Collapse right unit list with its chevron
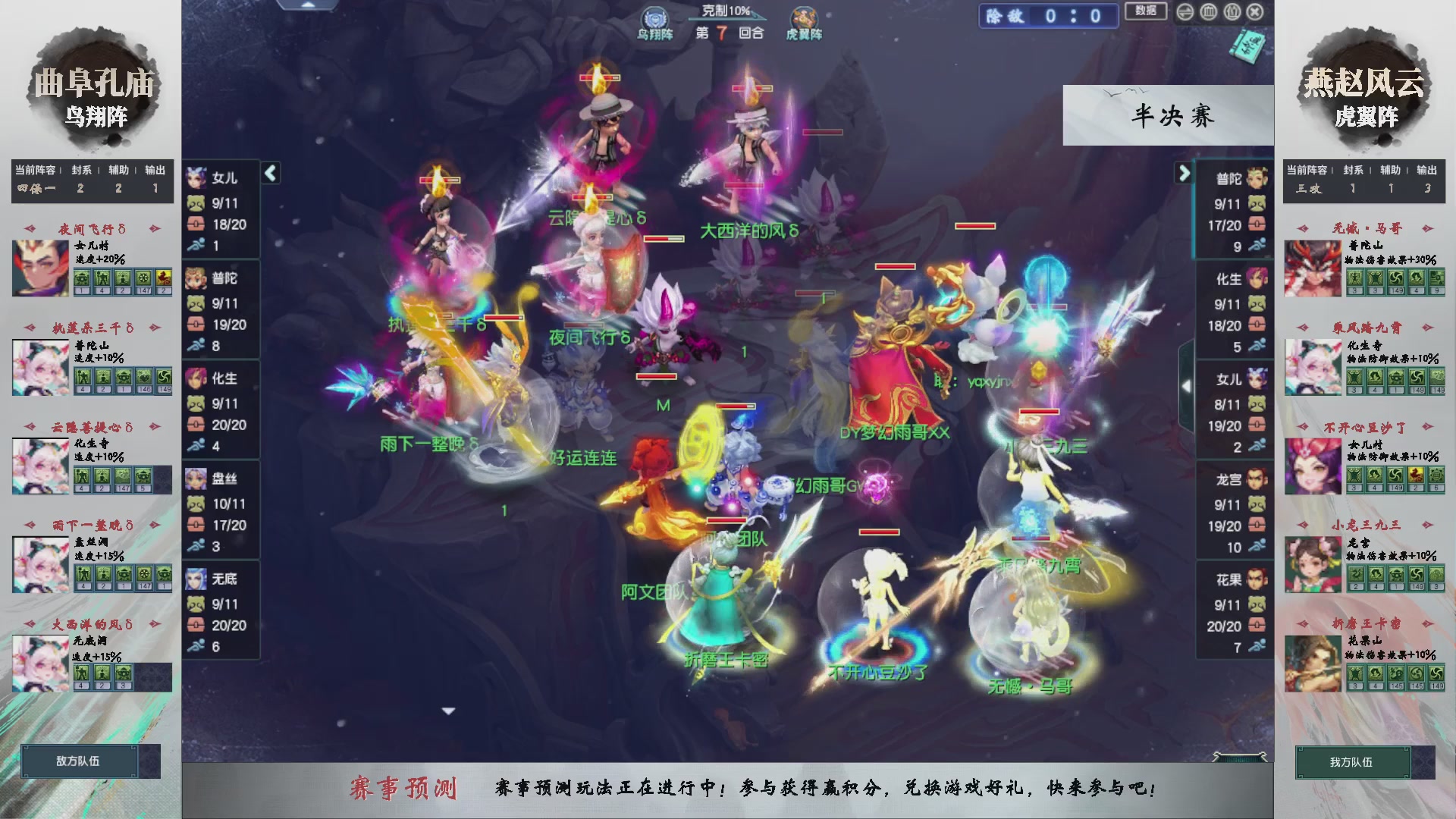Image resolution: width=1456 pixels, height=819 pixels. [1185, 173]
